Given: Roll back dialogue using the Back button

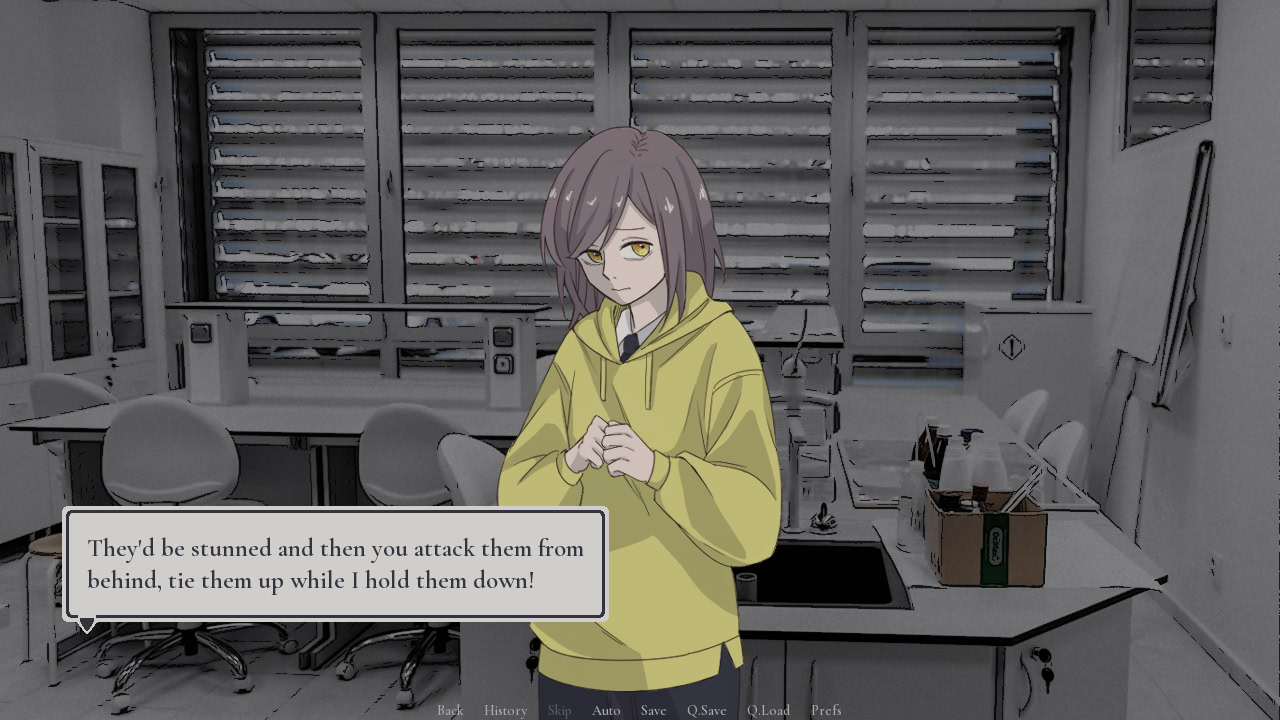Looking at the screenshot, I should 450,710.
